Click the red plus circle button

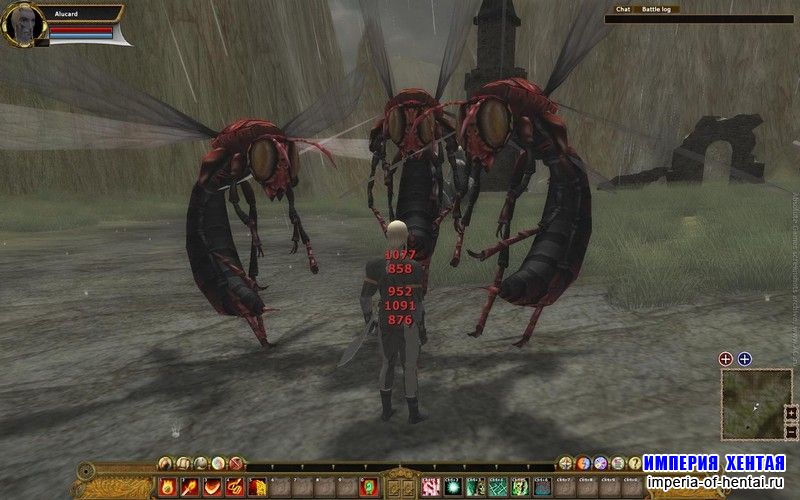(726, 359)
